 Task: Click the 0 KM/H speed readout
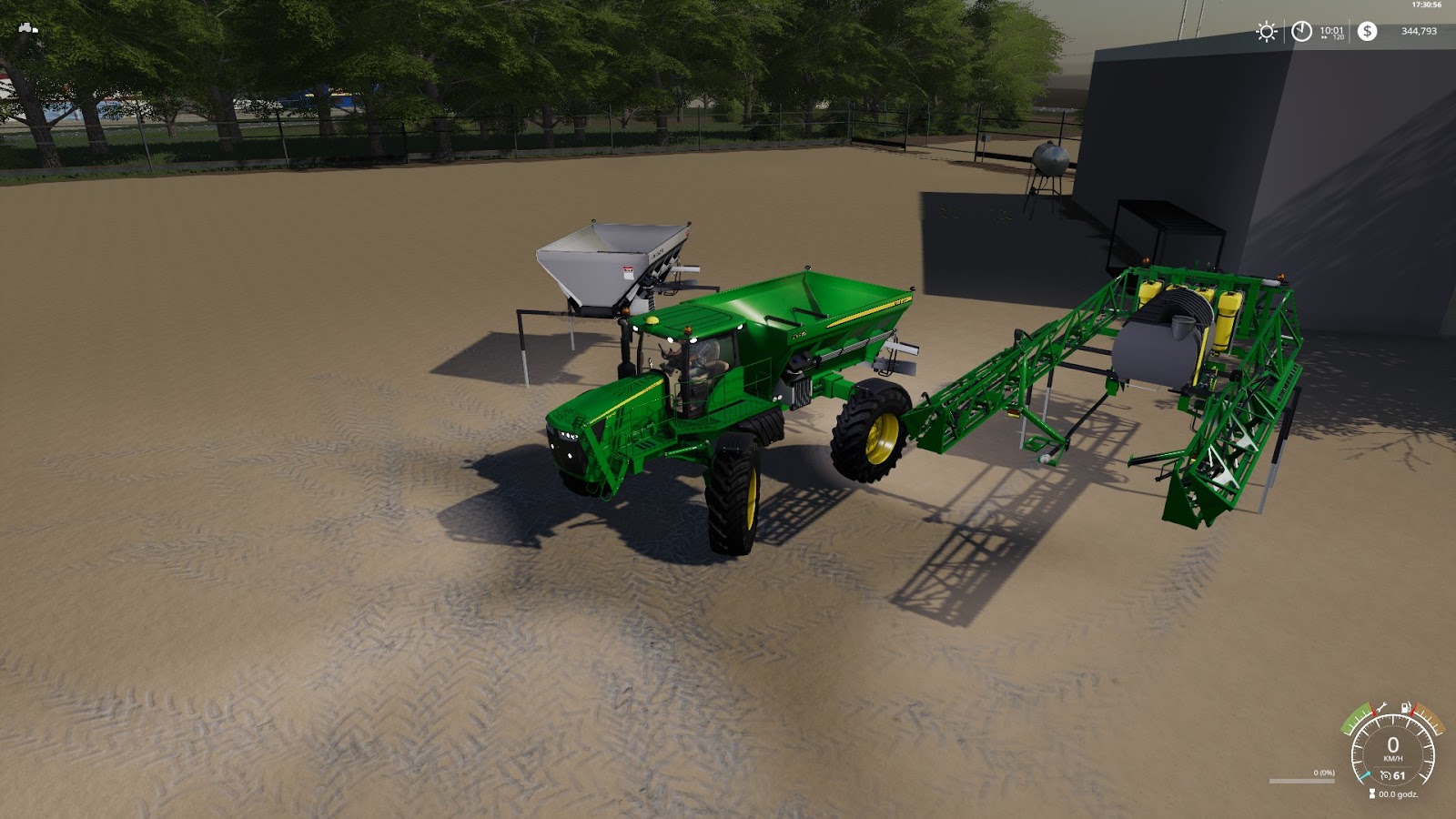1392,748
